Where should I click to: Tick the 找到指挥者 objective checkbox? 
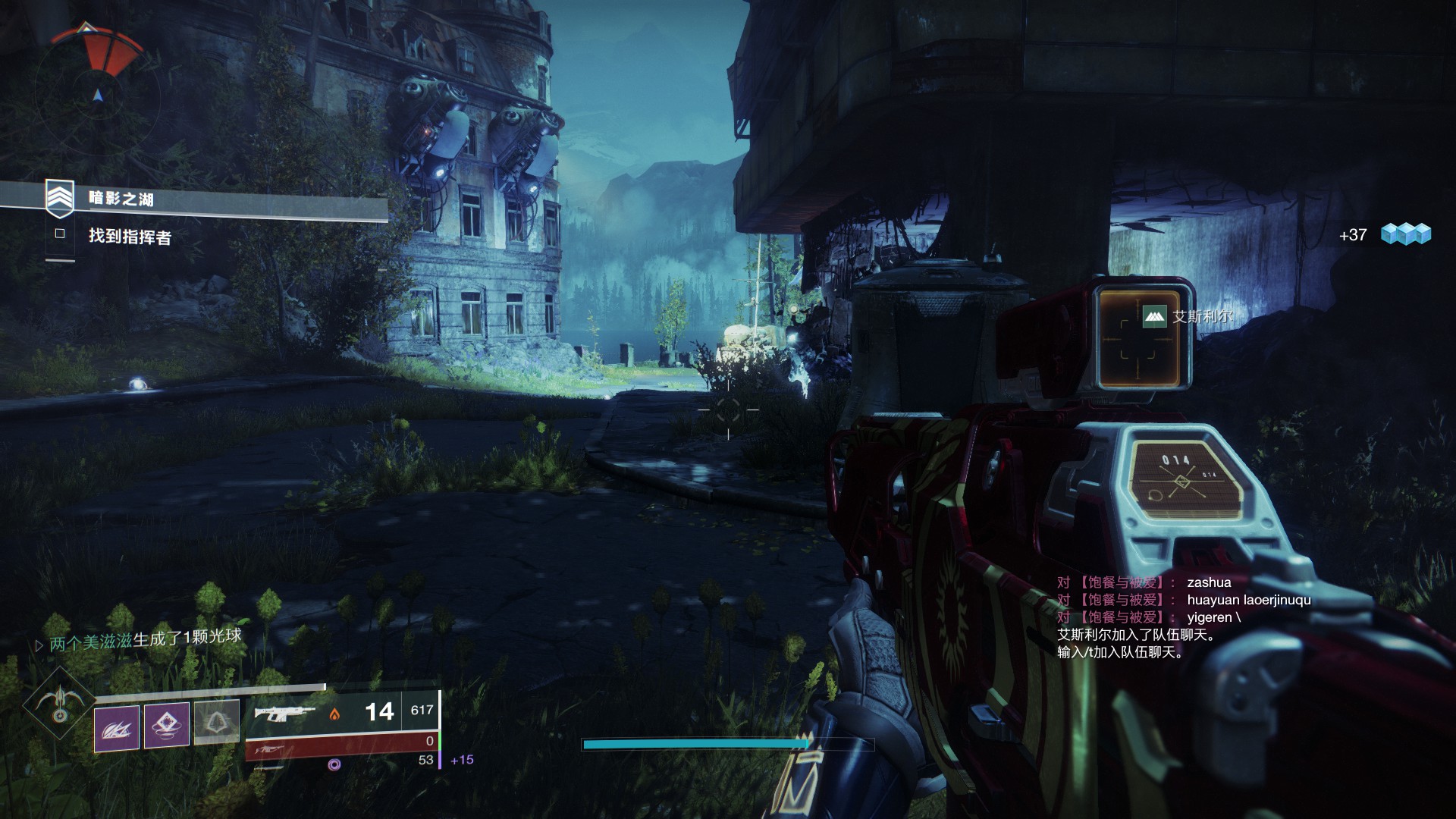[60, 234]
